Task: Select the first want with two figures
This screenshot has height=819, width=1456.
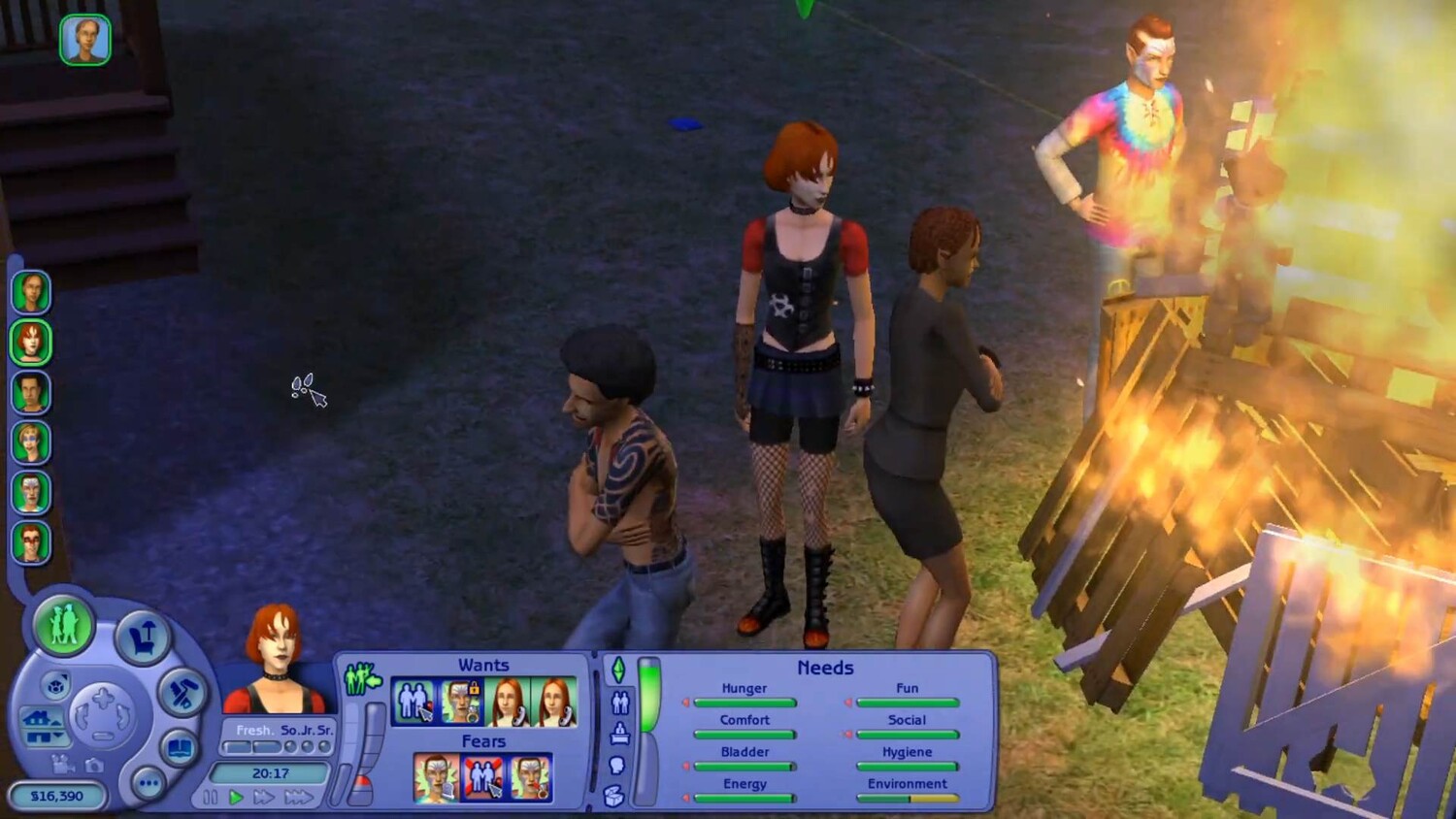Action: (414, 702)
